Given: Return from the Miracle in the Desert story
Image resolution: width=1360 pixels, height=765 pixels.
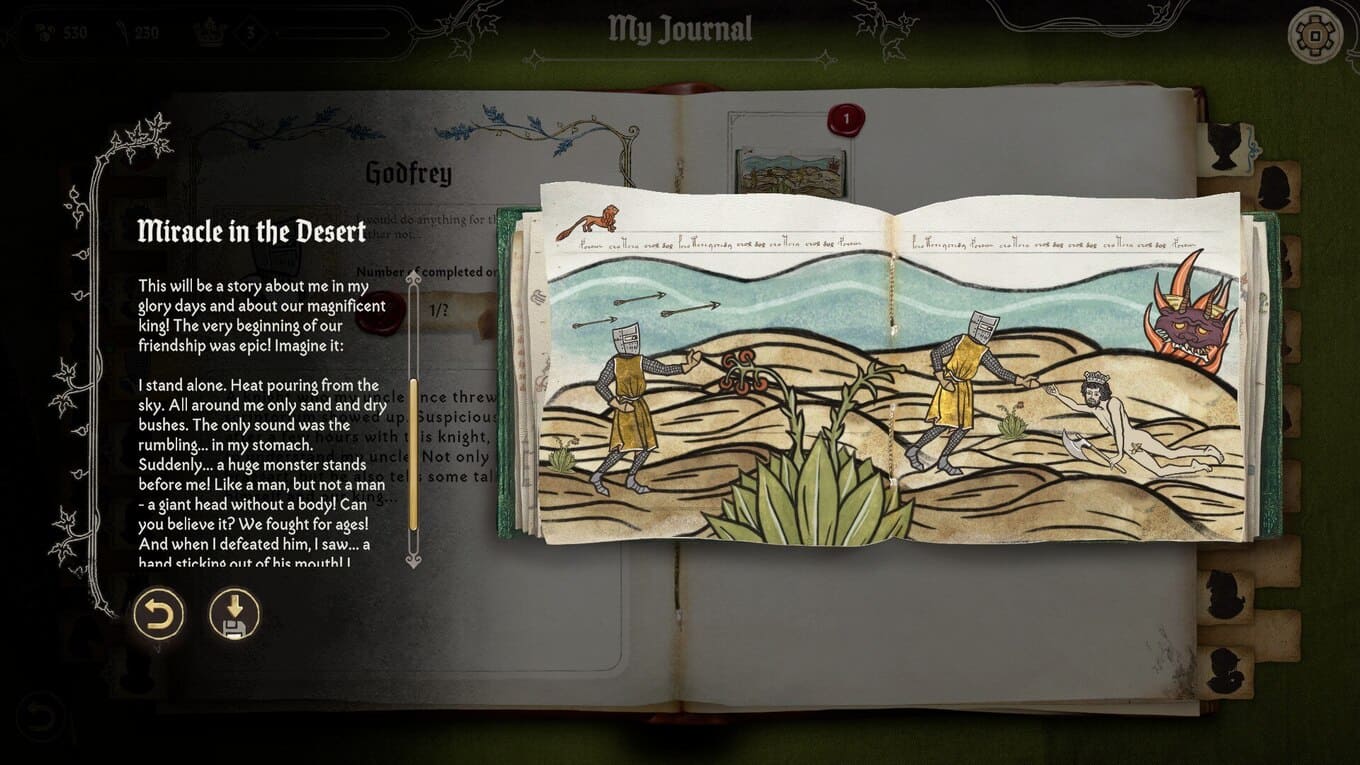Looking at the screenshot, I should click(159, 613).
